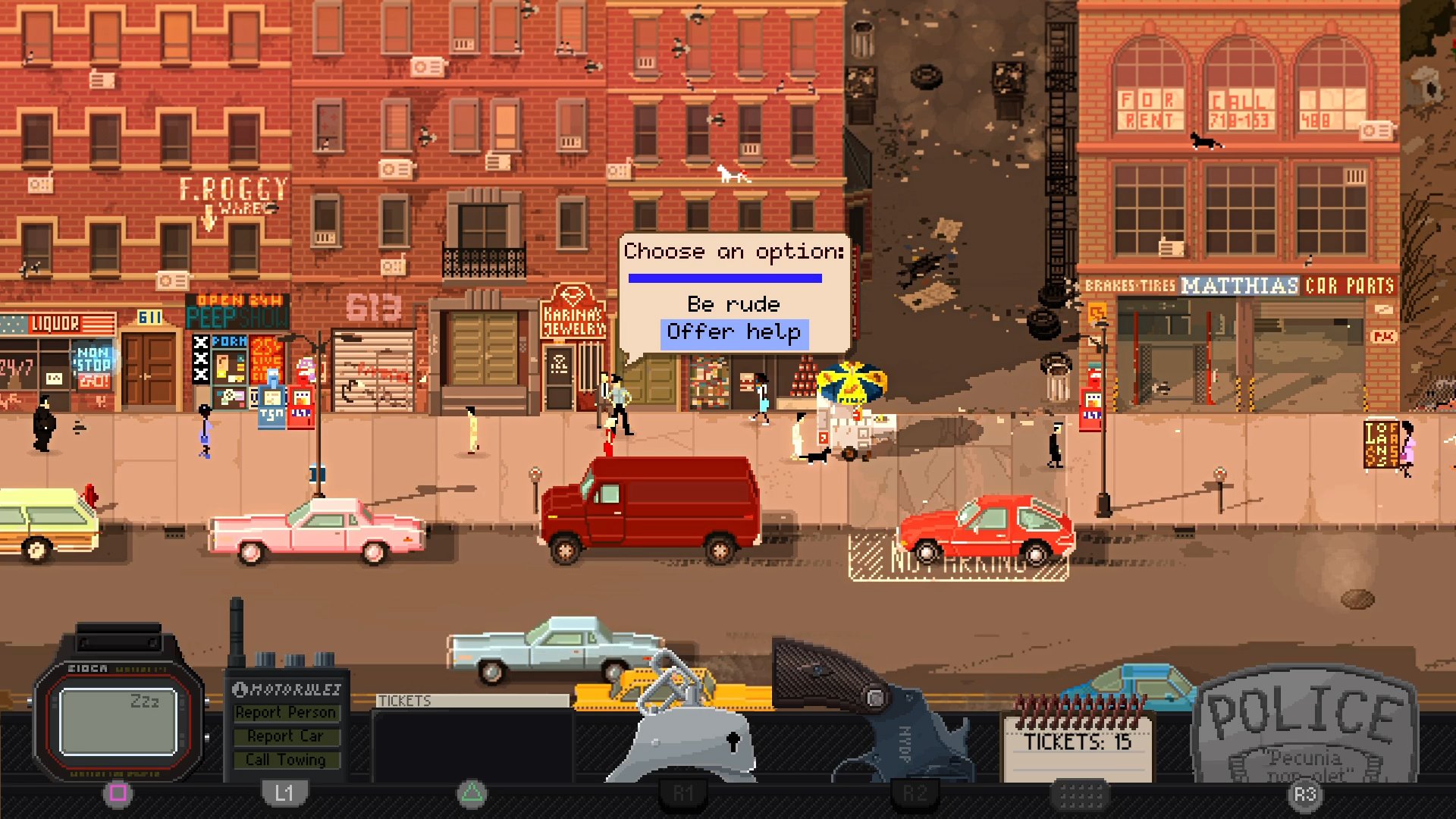Choose the "Be rude" dialogue option
1456x819 pixels.
pos(731,303)
